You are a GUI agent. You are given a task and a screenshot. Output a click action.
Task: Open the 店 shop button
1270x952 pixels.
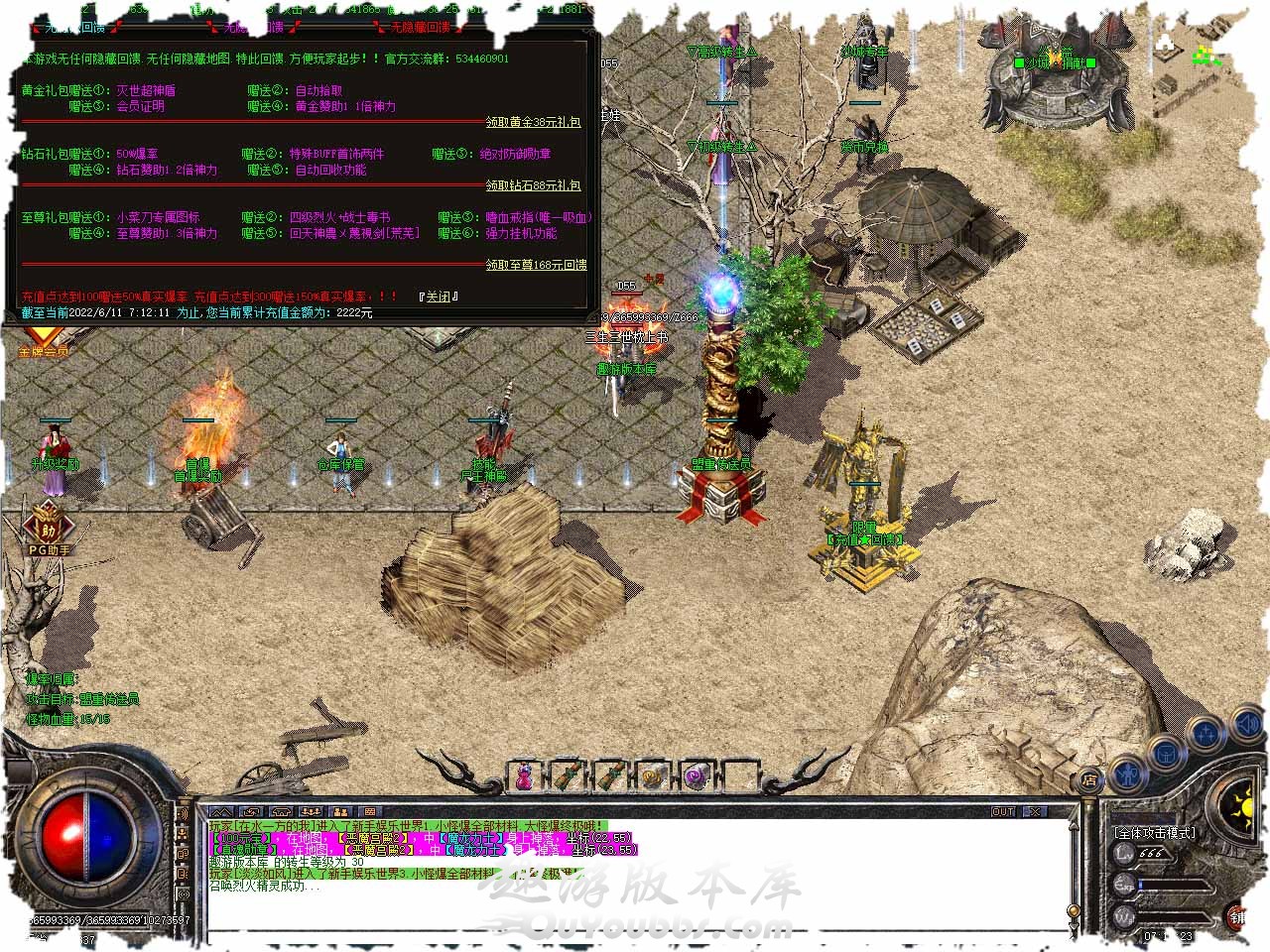tap(1088, 779)
